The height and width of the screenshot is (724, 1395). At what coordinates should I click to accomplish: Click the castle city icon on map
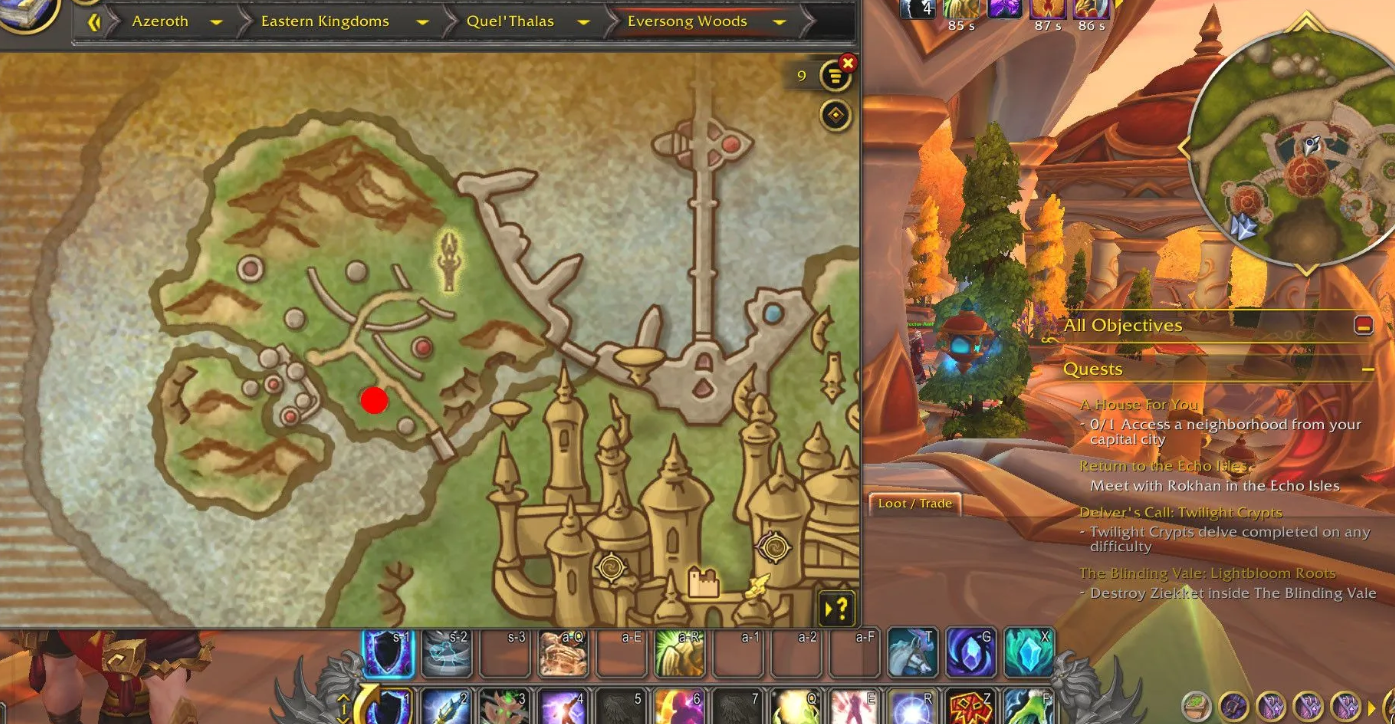tap(703, 582)
